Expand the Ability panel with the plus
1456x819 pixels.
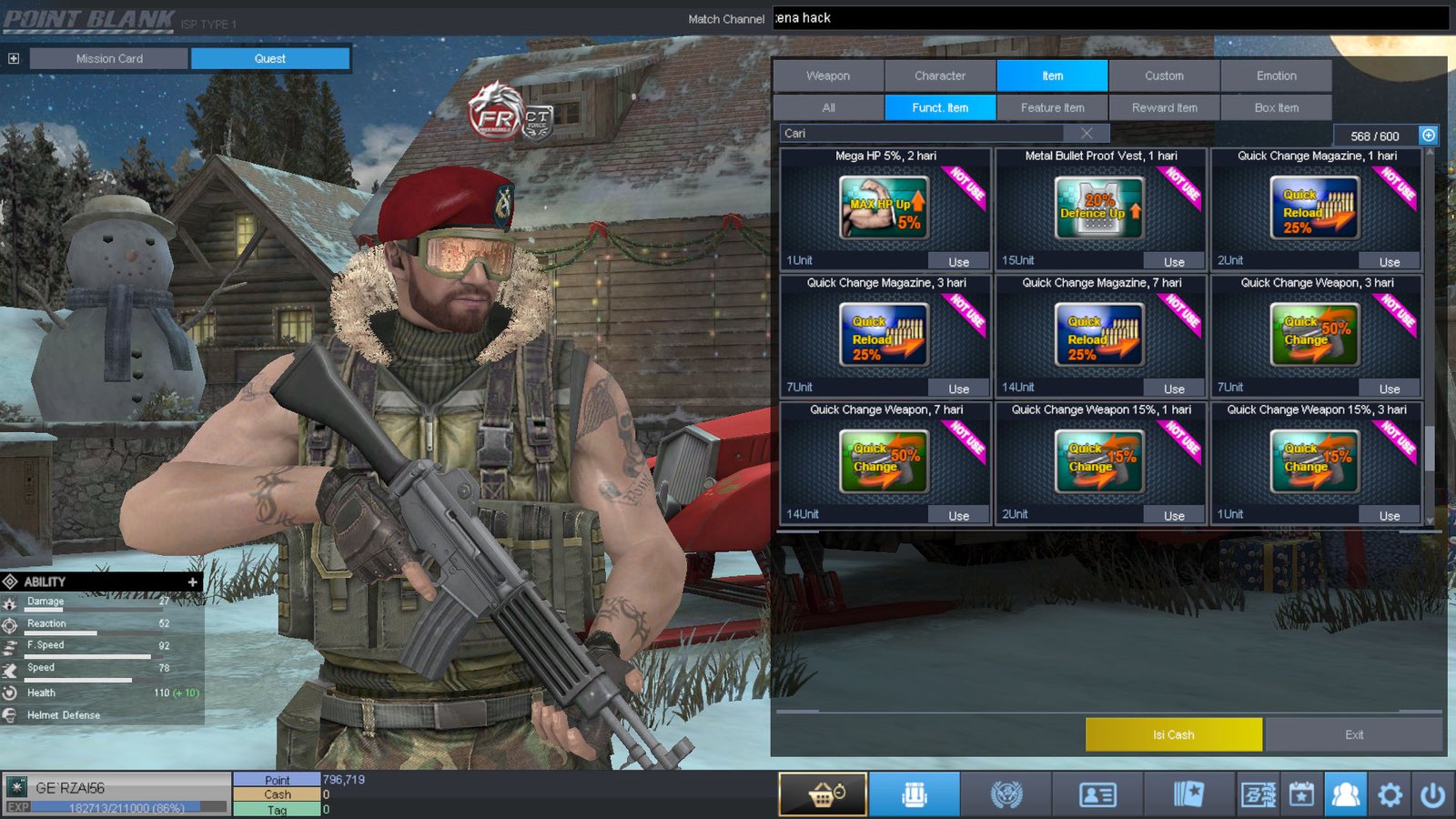192,581
